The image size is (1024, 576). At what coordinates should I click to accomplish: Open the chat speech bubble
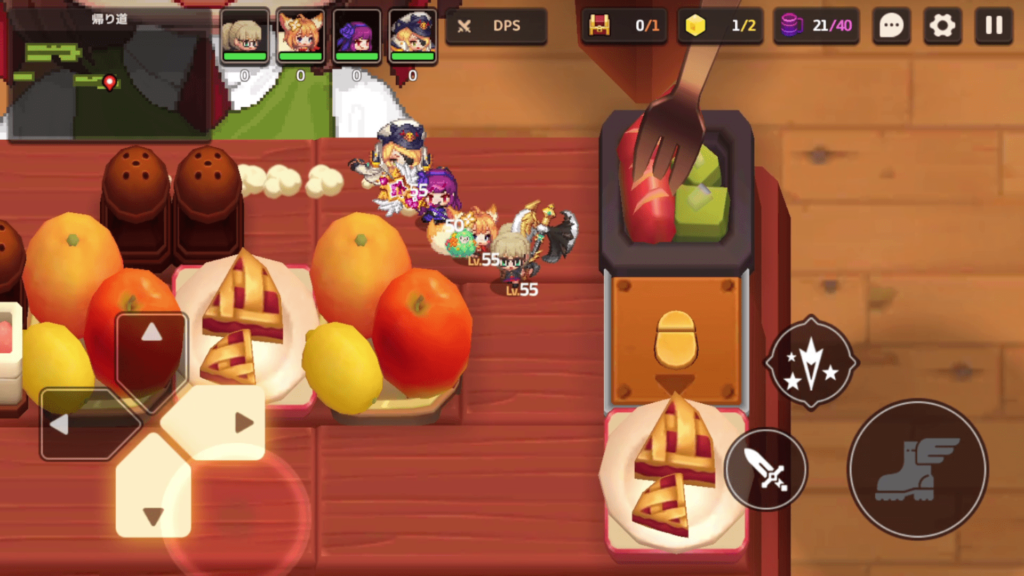[891, 26]
